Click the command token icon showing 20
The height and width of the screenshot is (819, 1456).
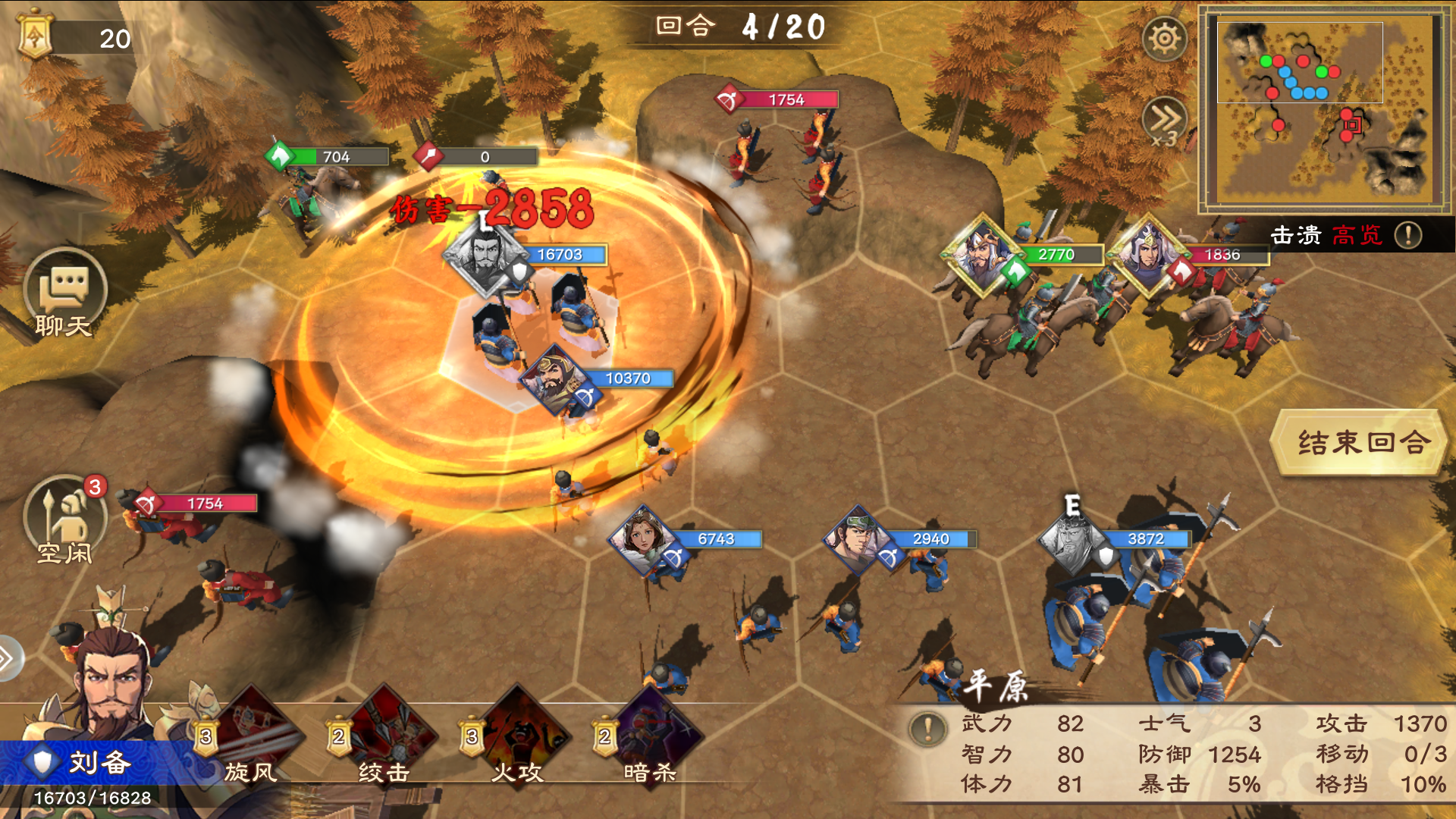(36, 36)
